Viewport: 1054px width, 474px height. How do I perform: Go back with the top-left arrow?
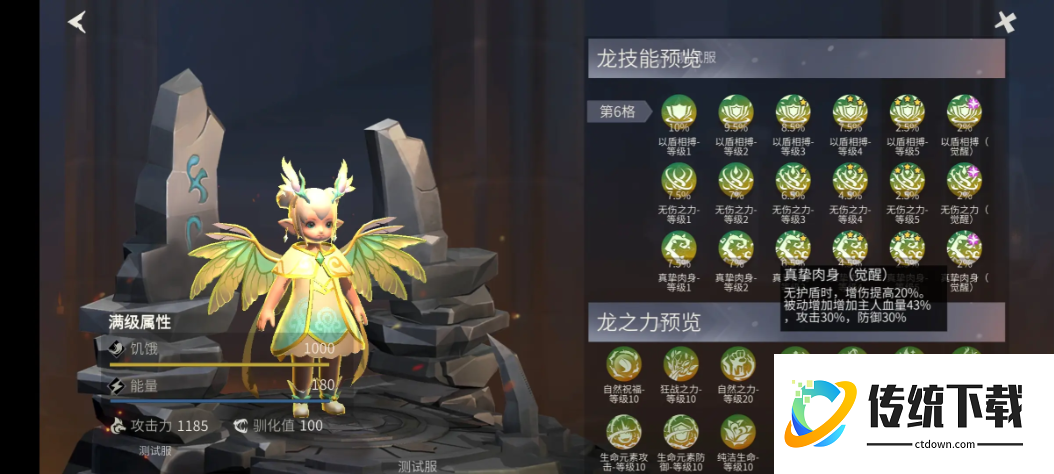77,21
